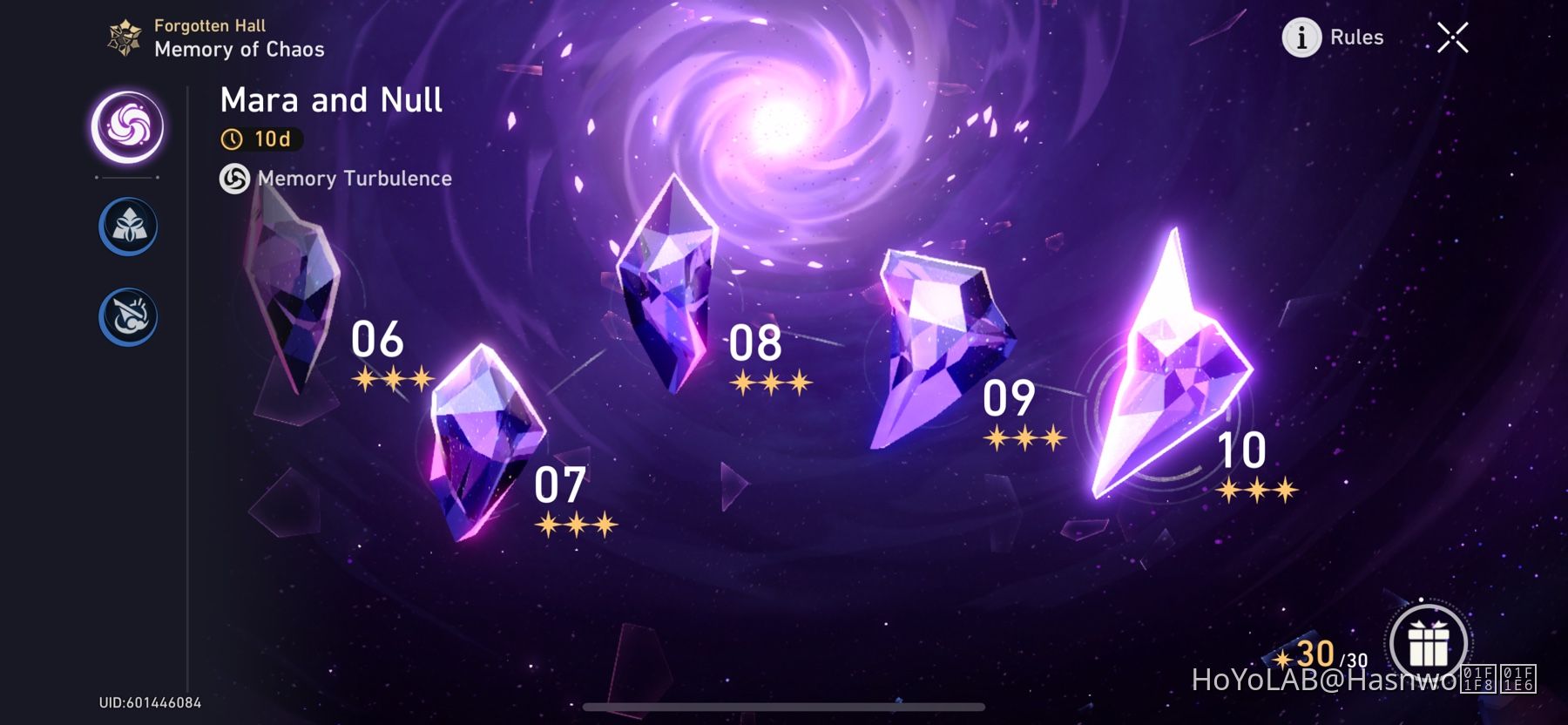Select the Memory of Chaos swirl icon
Image resolution: width=1568 pixels, height=725 pixels.
pyautogui.click(x=127, y=125)
